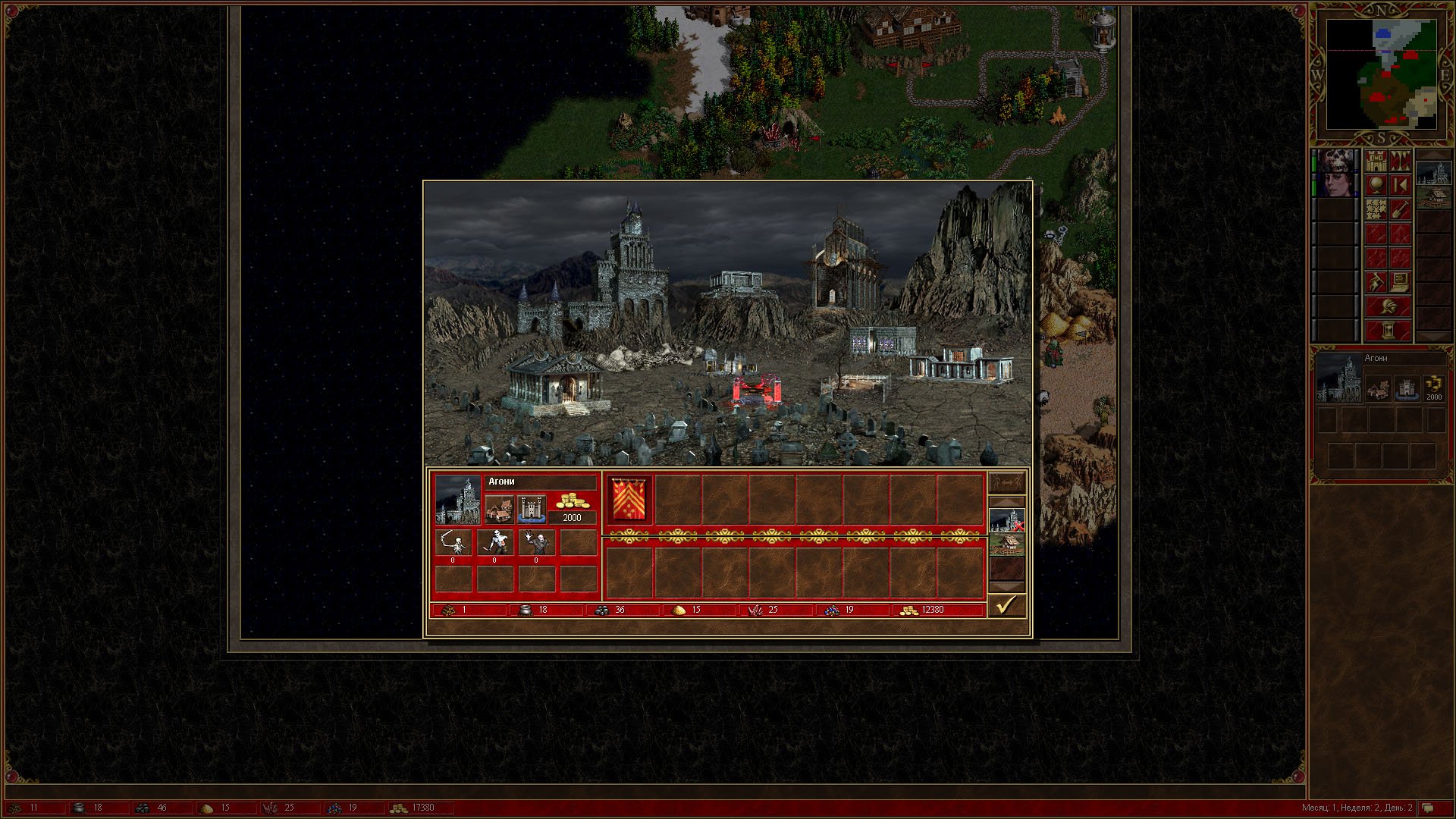
Task: Select the walking dead zombie icon
Action: tap(494, 543)
